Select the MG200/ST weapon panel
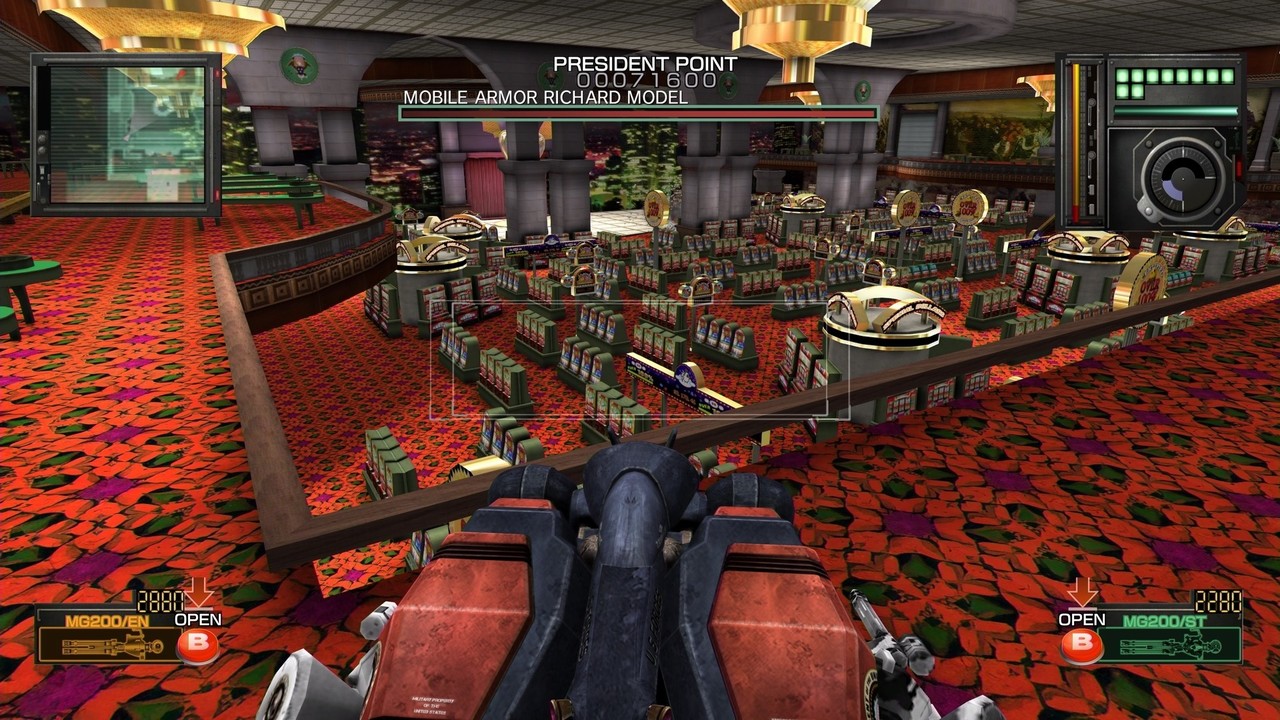1280x720 pixels. (x=1171, y=637)
